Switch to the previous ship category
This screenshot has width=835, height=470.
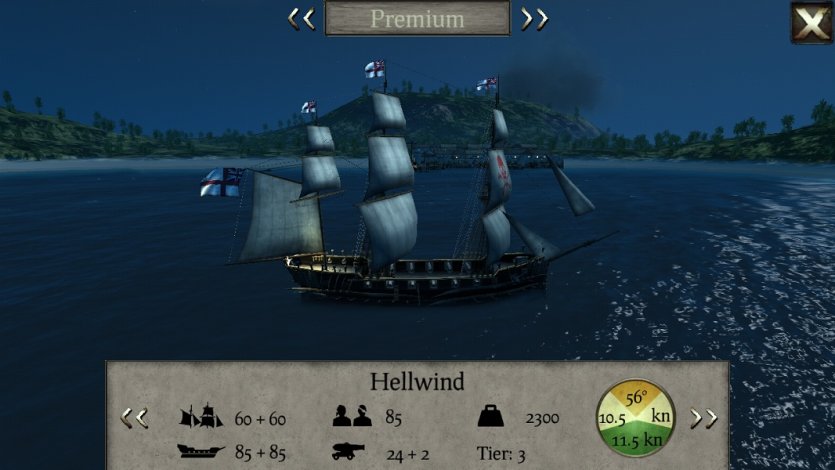[301, 19]
